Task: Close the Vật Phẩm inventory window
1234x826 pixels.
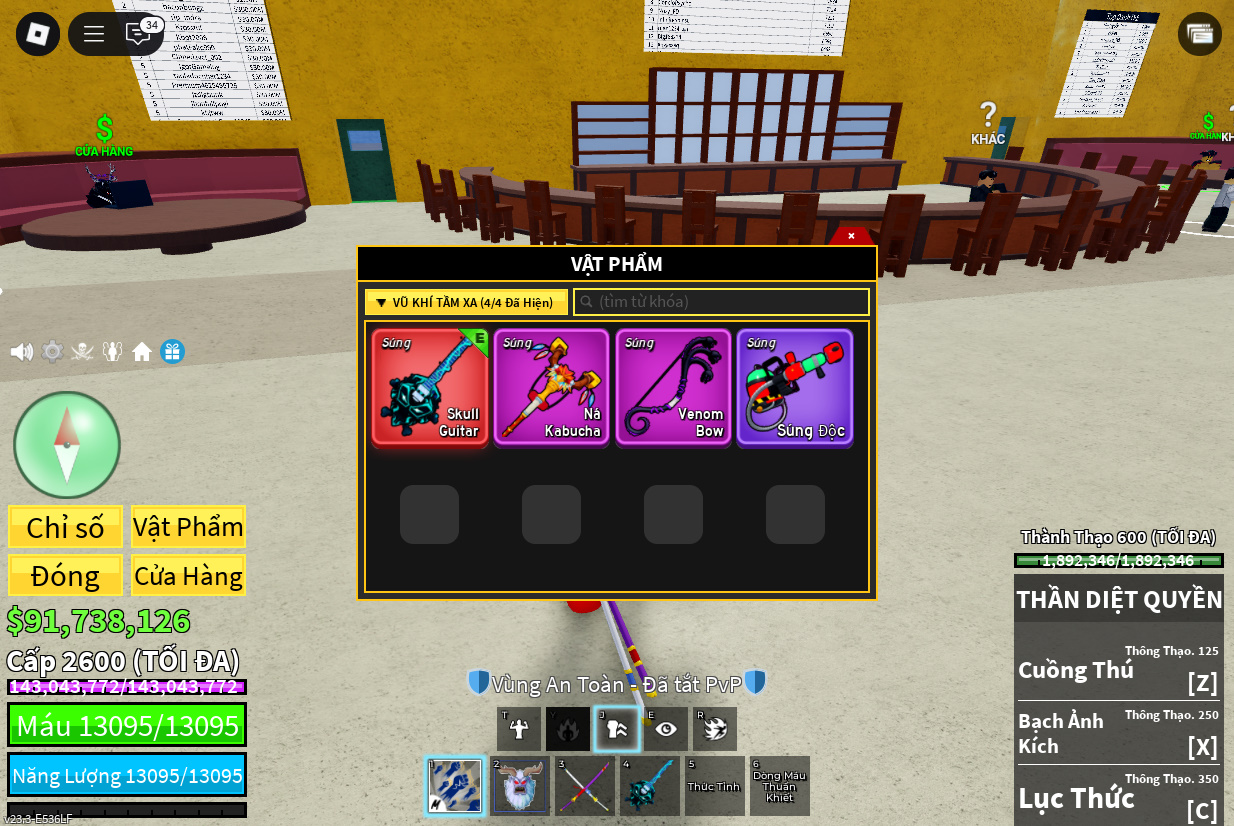Action: click(x=851, y=236)
